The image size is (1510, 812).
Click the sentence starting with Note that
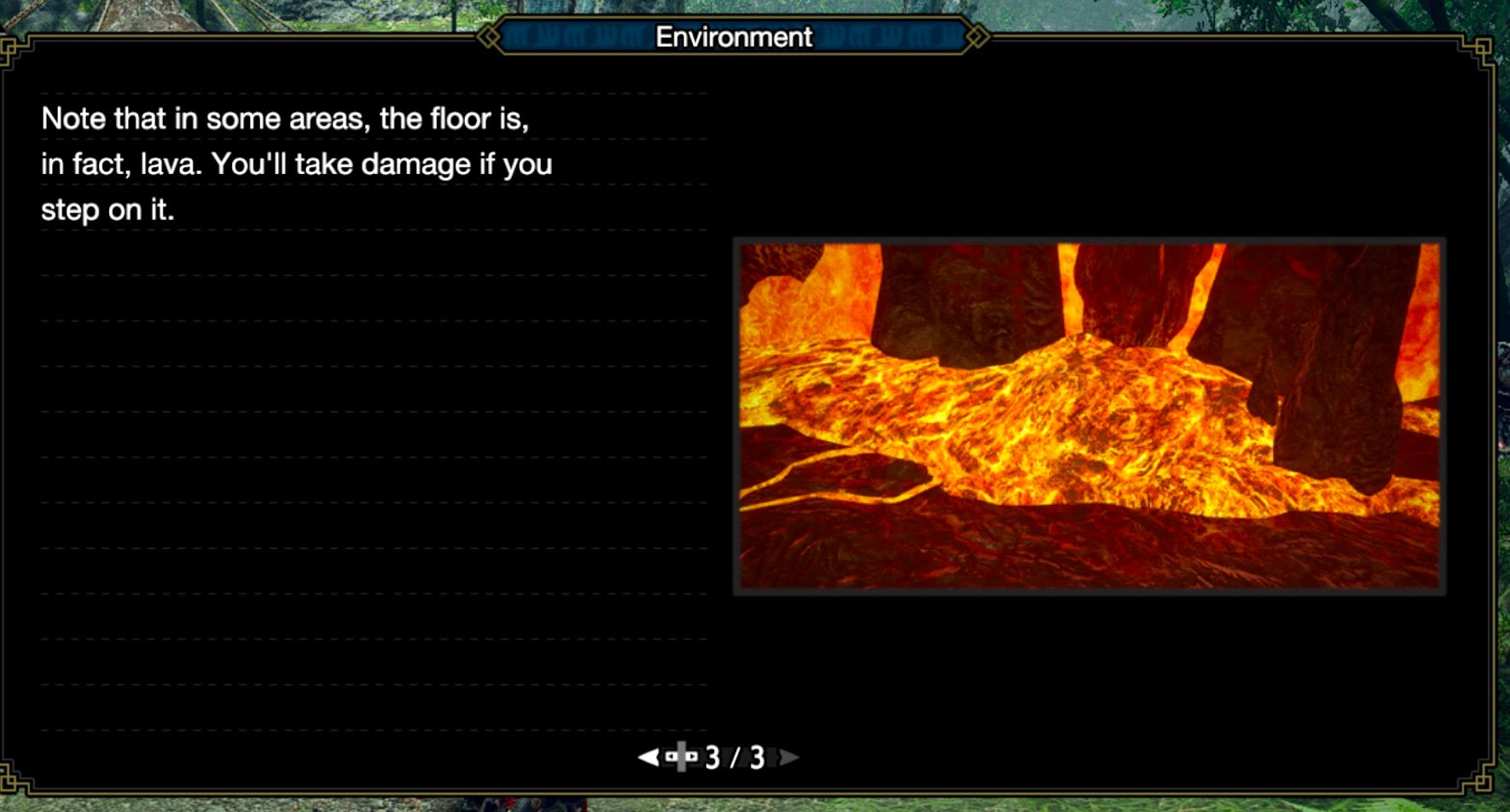(x=286, y=118)
